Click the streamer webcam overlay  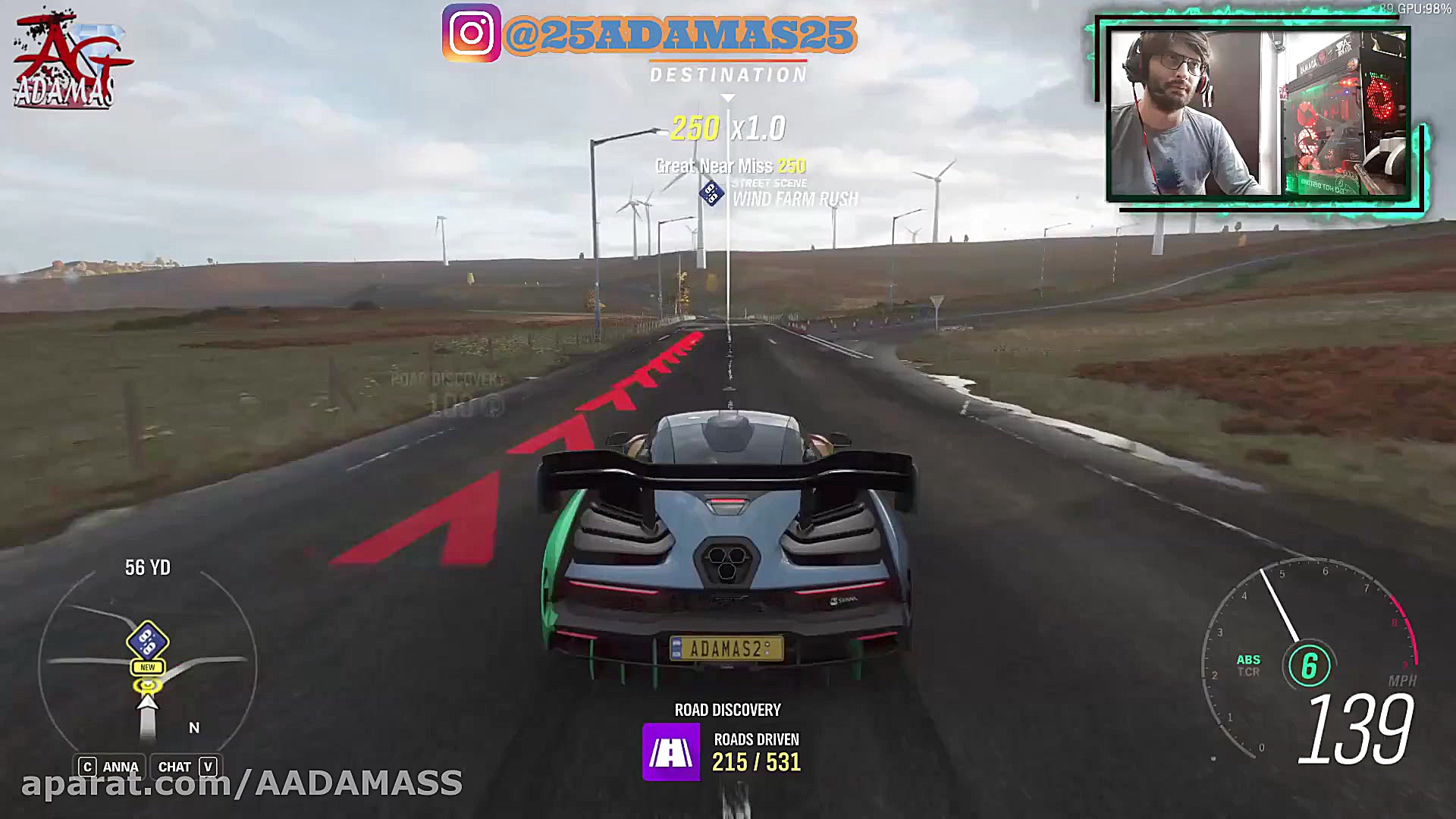pos(1259,114)
